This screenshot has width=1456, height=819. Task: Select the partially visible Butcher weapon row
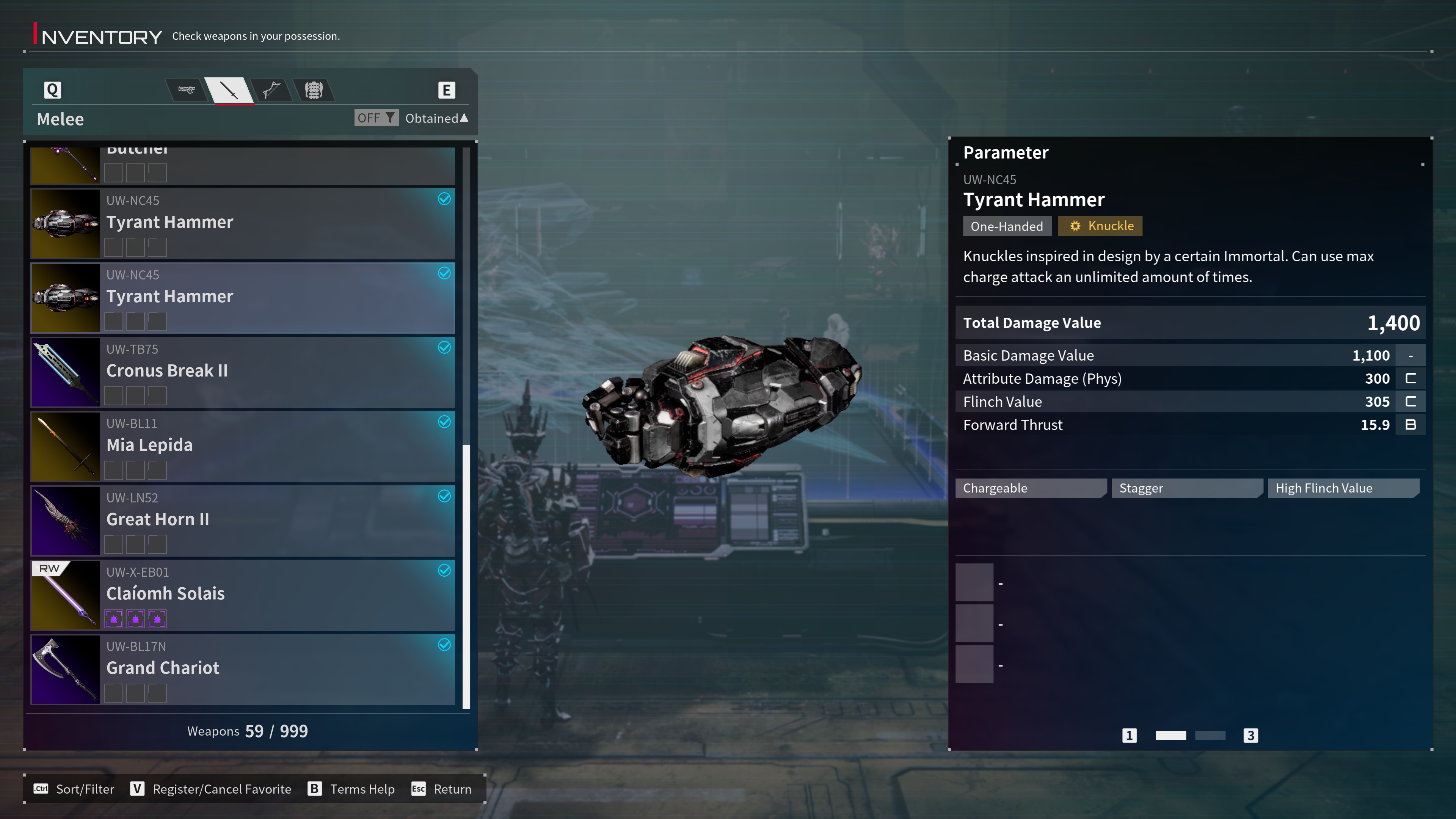(x=243, y=165)
